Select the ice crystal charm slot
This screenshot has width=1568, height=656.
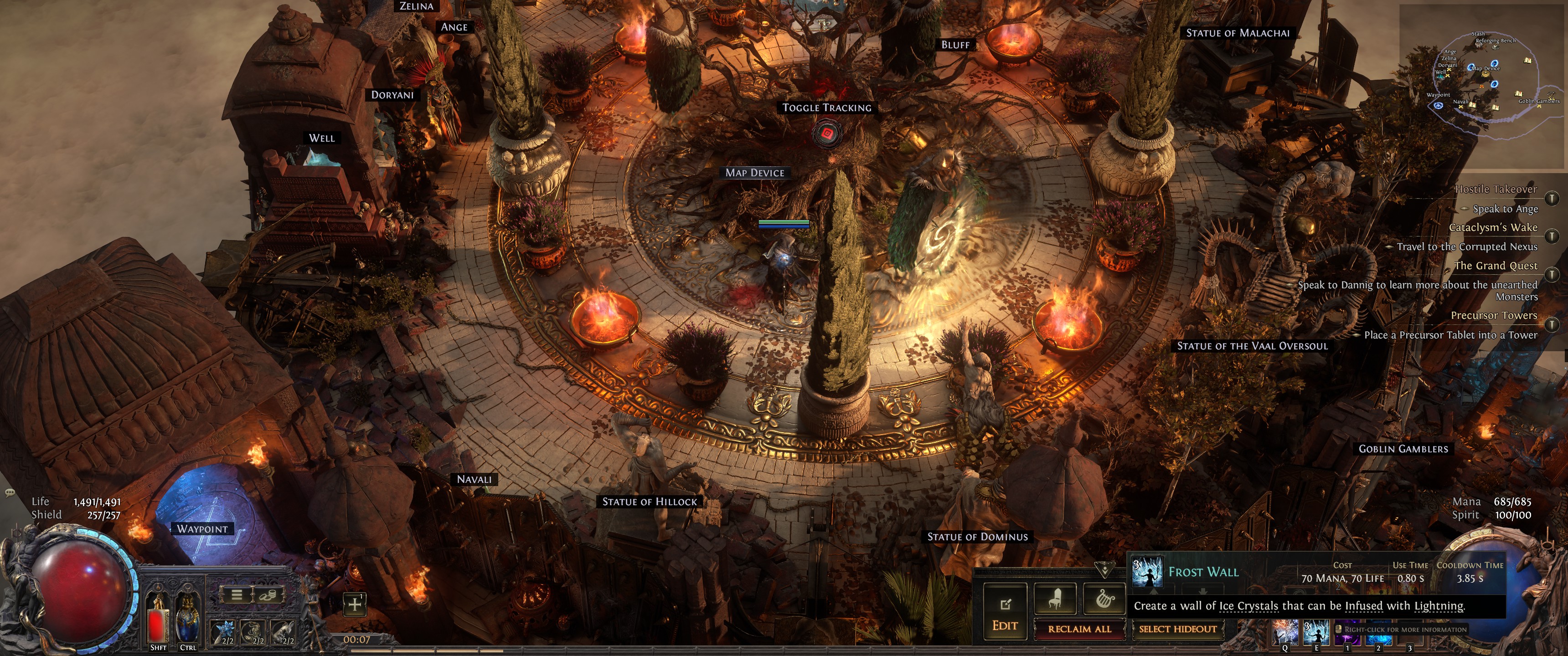(223, 633)
